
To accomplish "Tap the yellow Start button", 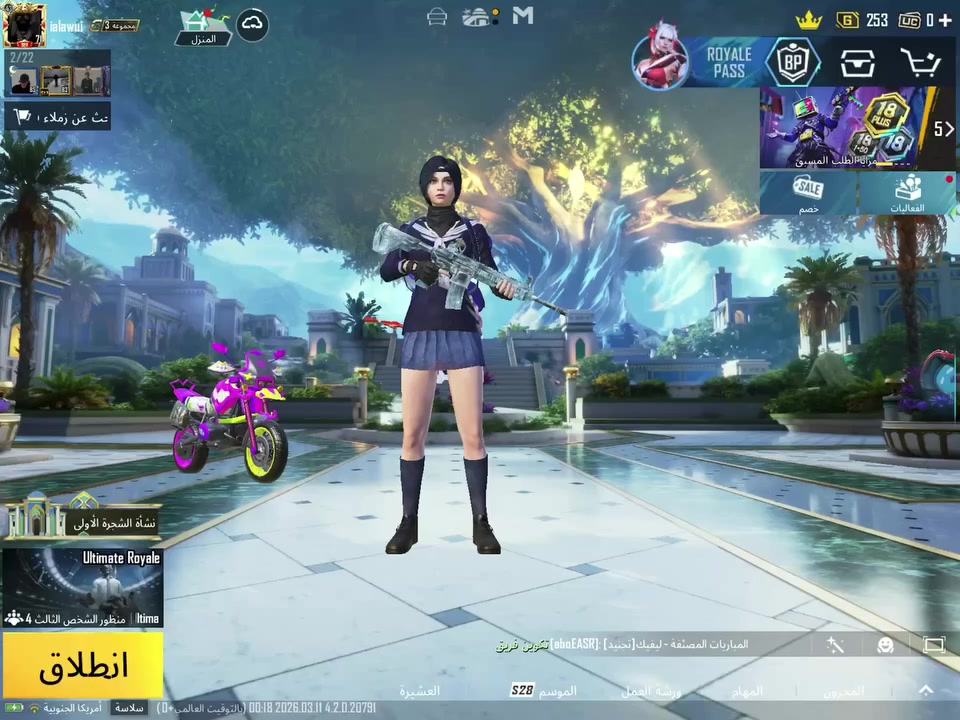I will point(83,666).
